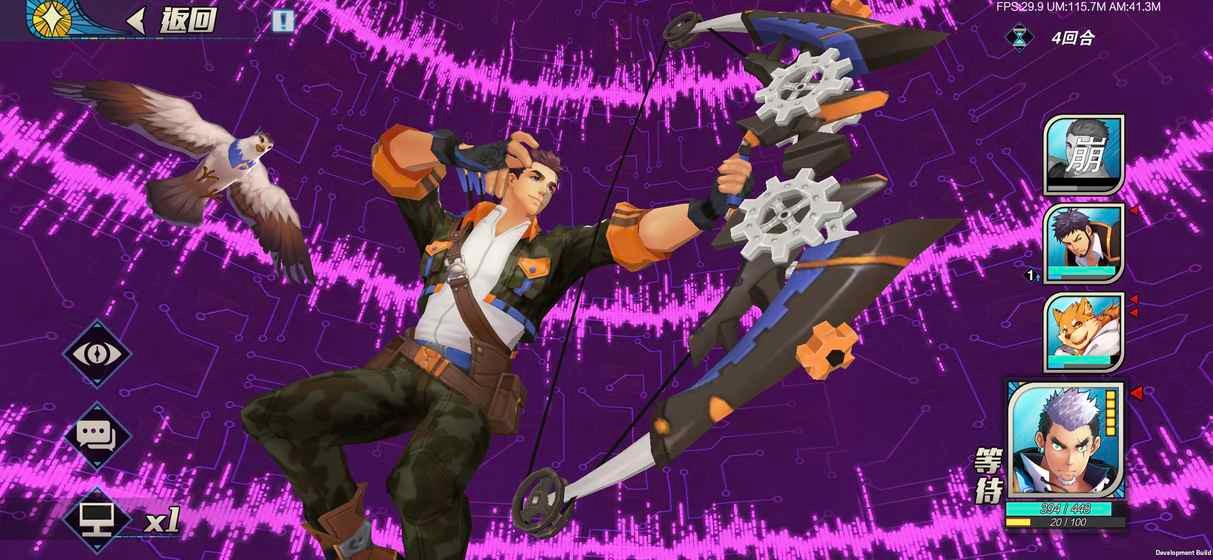Change the x1 battle speed
The image size is (1213, 560).
coord(130,519)
